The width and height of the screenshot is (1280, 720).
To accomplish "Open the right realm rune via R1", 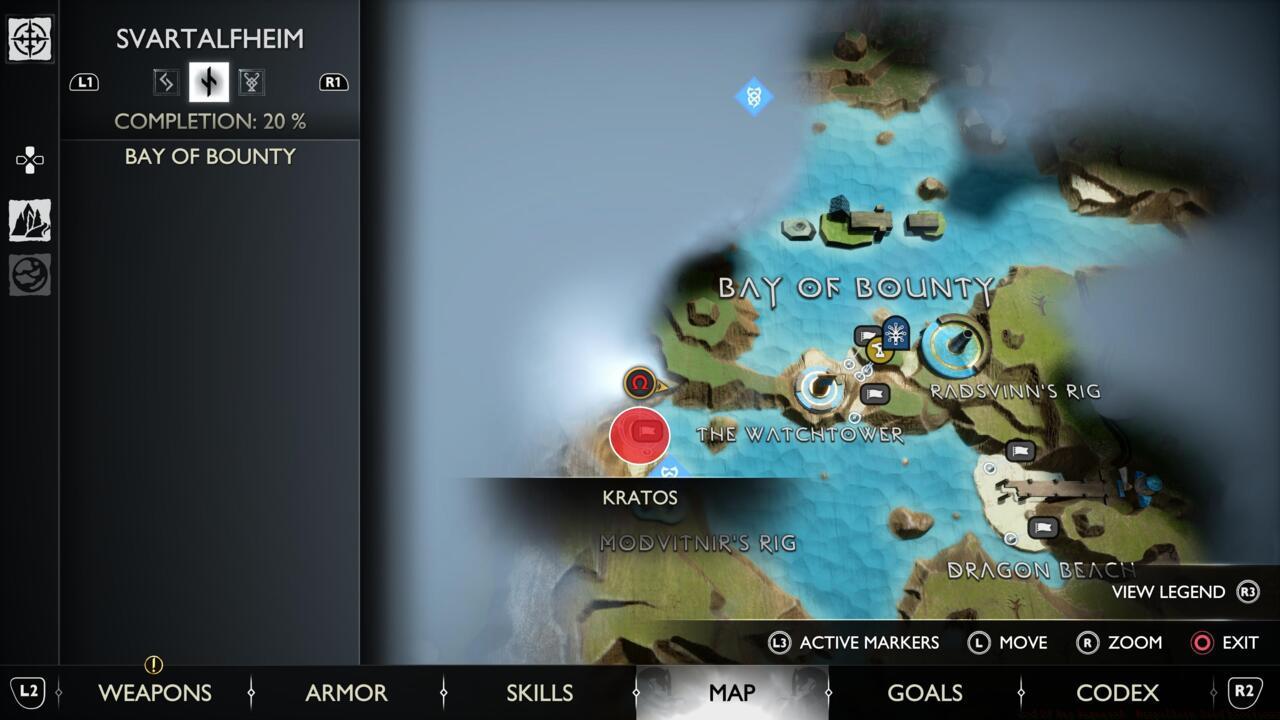I will pyautogui.click(x=334, y=83).
